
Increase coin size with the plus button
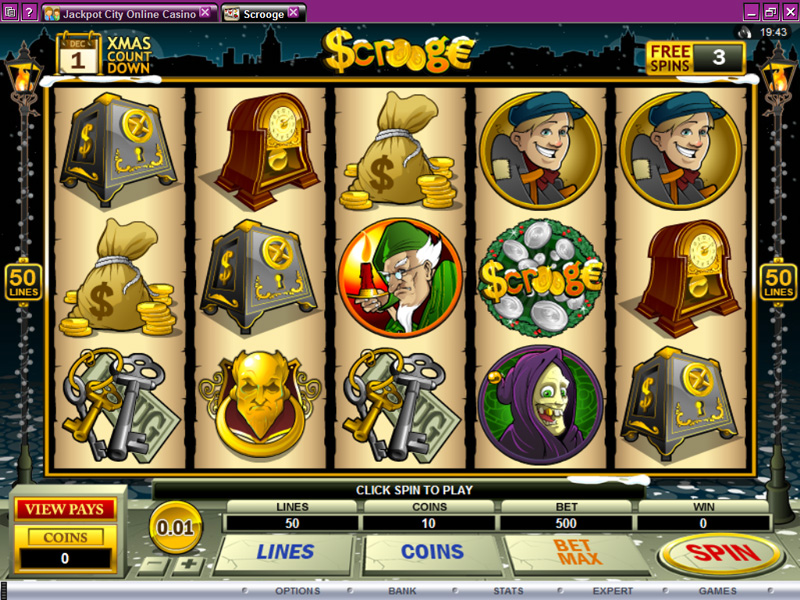coord(186,565)
